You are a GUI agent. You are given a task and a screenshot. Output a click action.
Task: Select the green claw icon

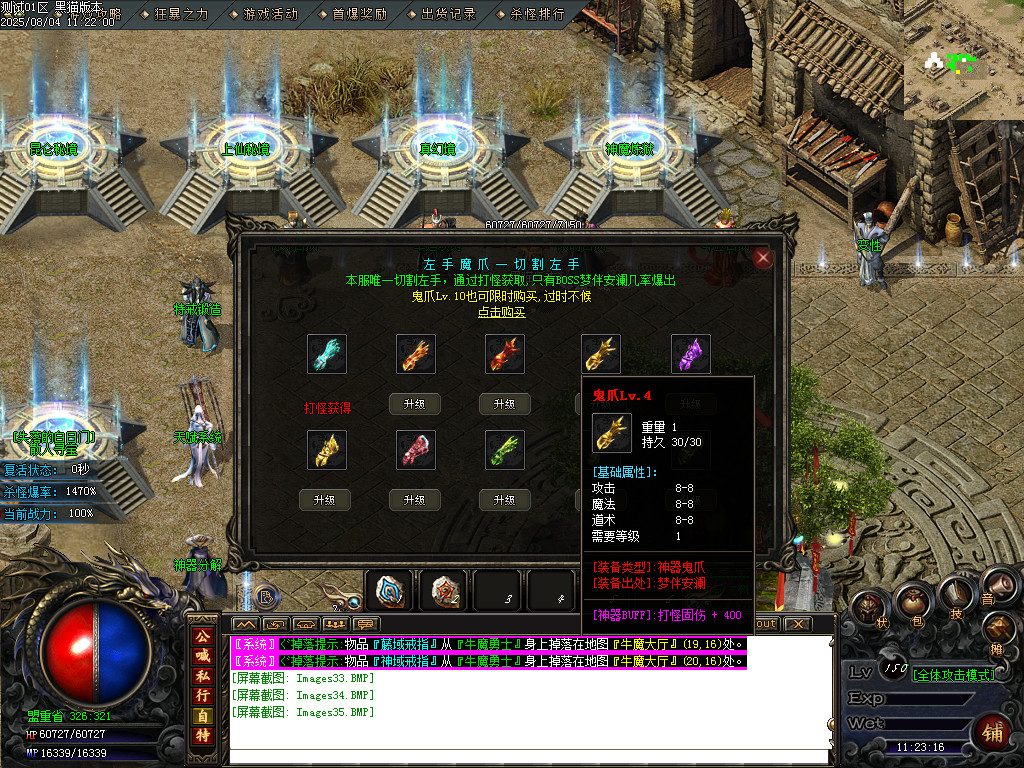point(504,450)
